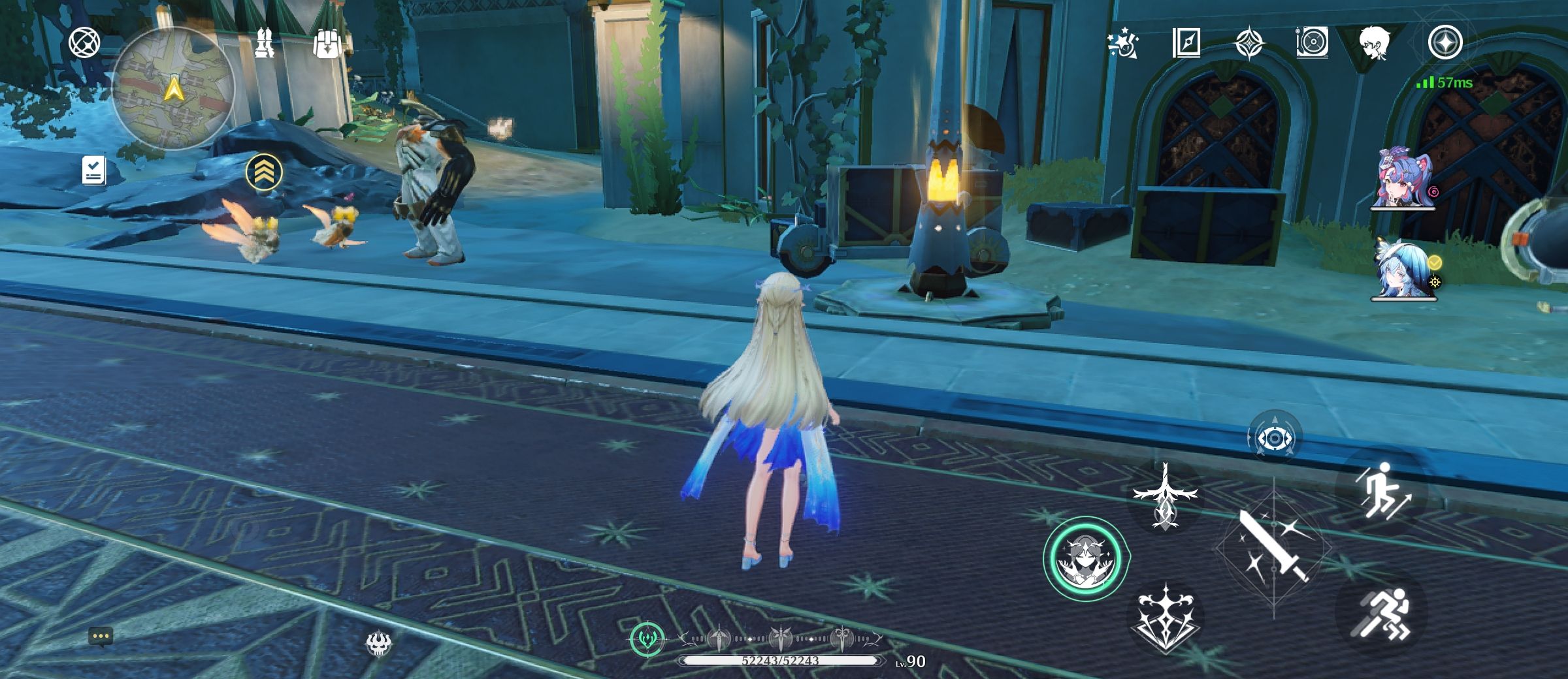The height and width of the screenshot is (679, 1568).
Task: Open the backpack inventory
Action: tap(327, 44)
